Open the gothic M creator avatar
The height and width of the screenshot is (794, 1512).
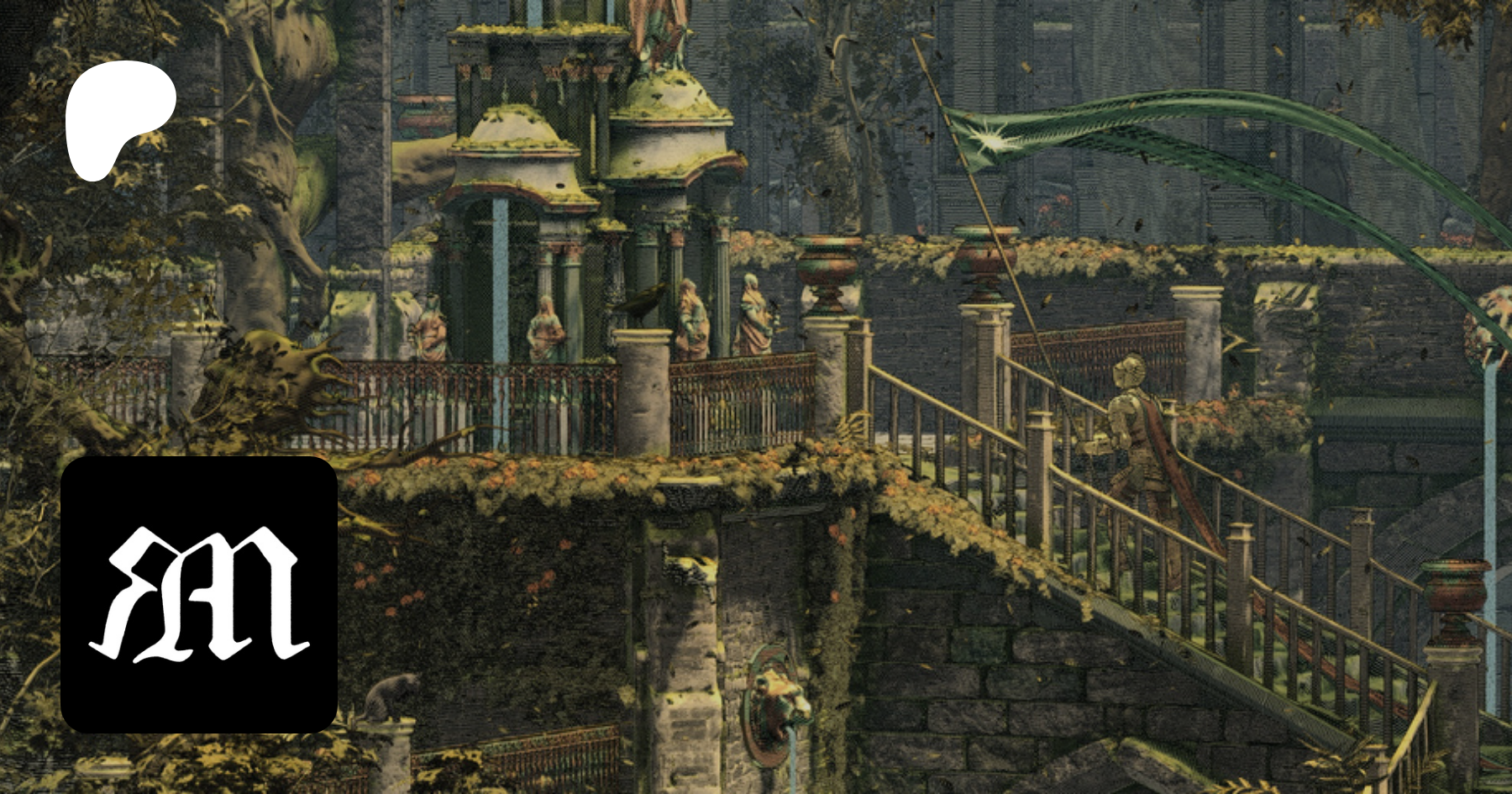(x=199, y=594)
